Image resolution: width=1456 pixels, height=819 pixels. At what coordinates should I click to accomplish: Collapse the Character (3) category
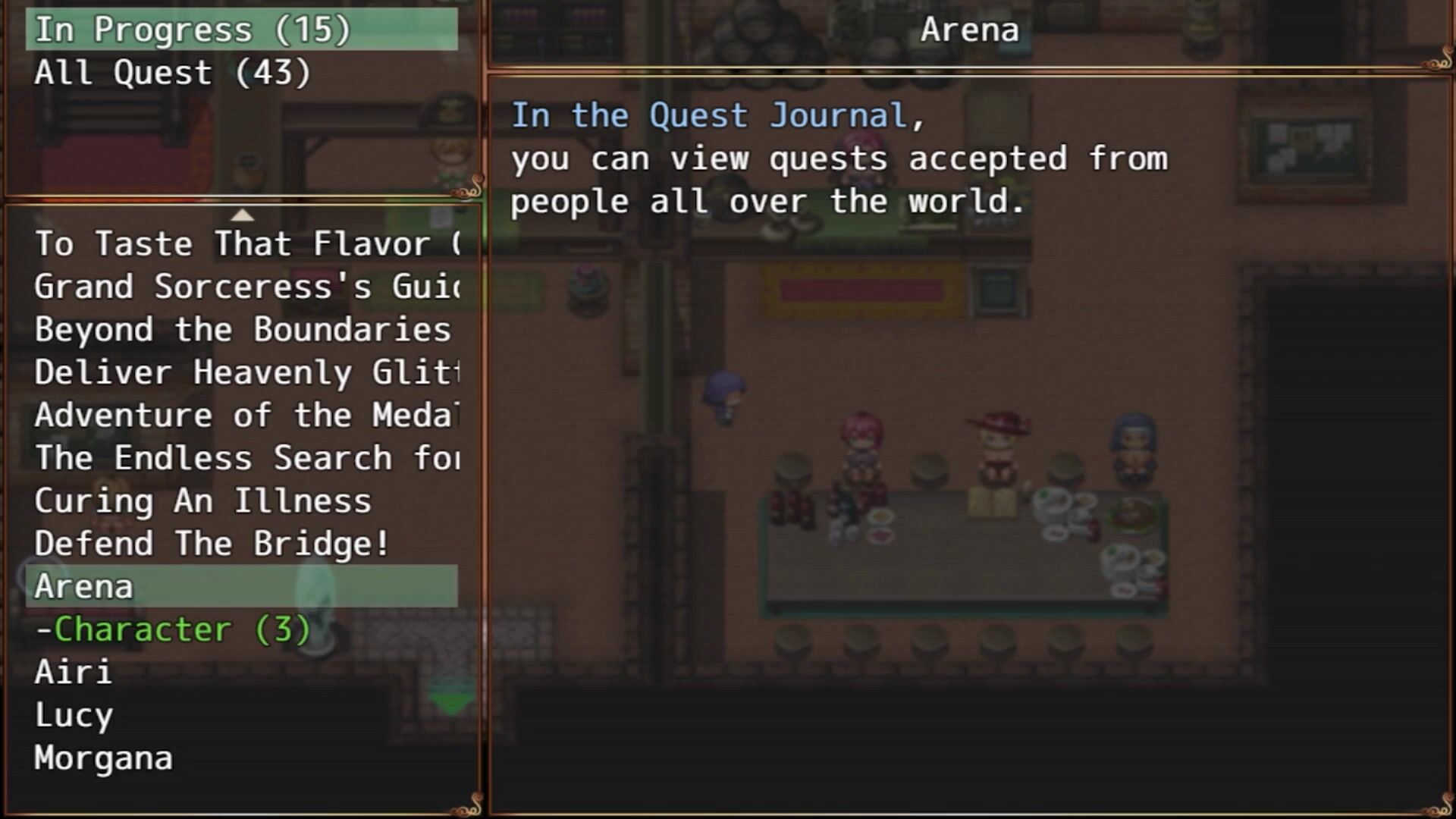pos(173,630)
